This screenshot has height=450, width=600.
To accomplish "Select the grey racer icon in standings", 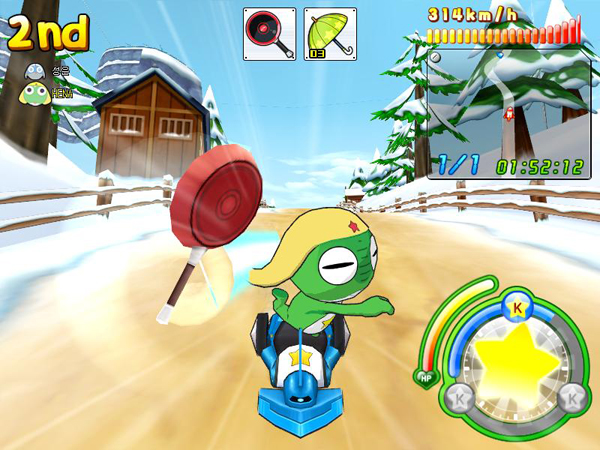I will 34,70.
